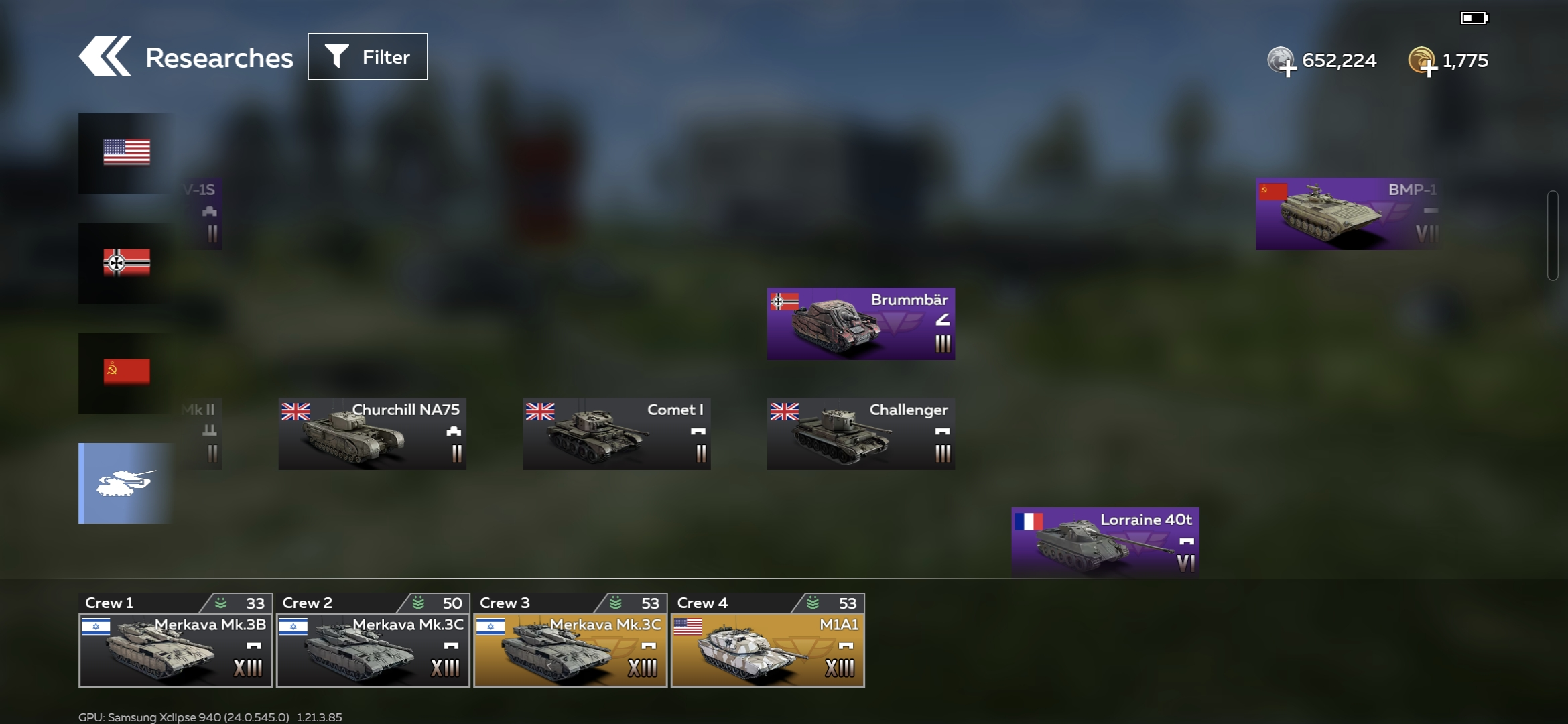Select the Lorraine 40t premium tank
1568x724 pixels.
[1105, 542]
